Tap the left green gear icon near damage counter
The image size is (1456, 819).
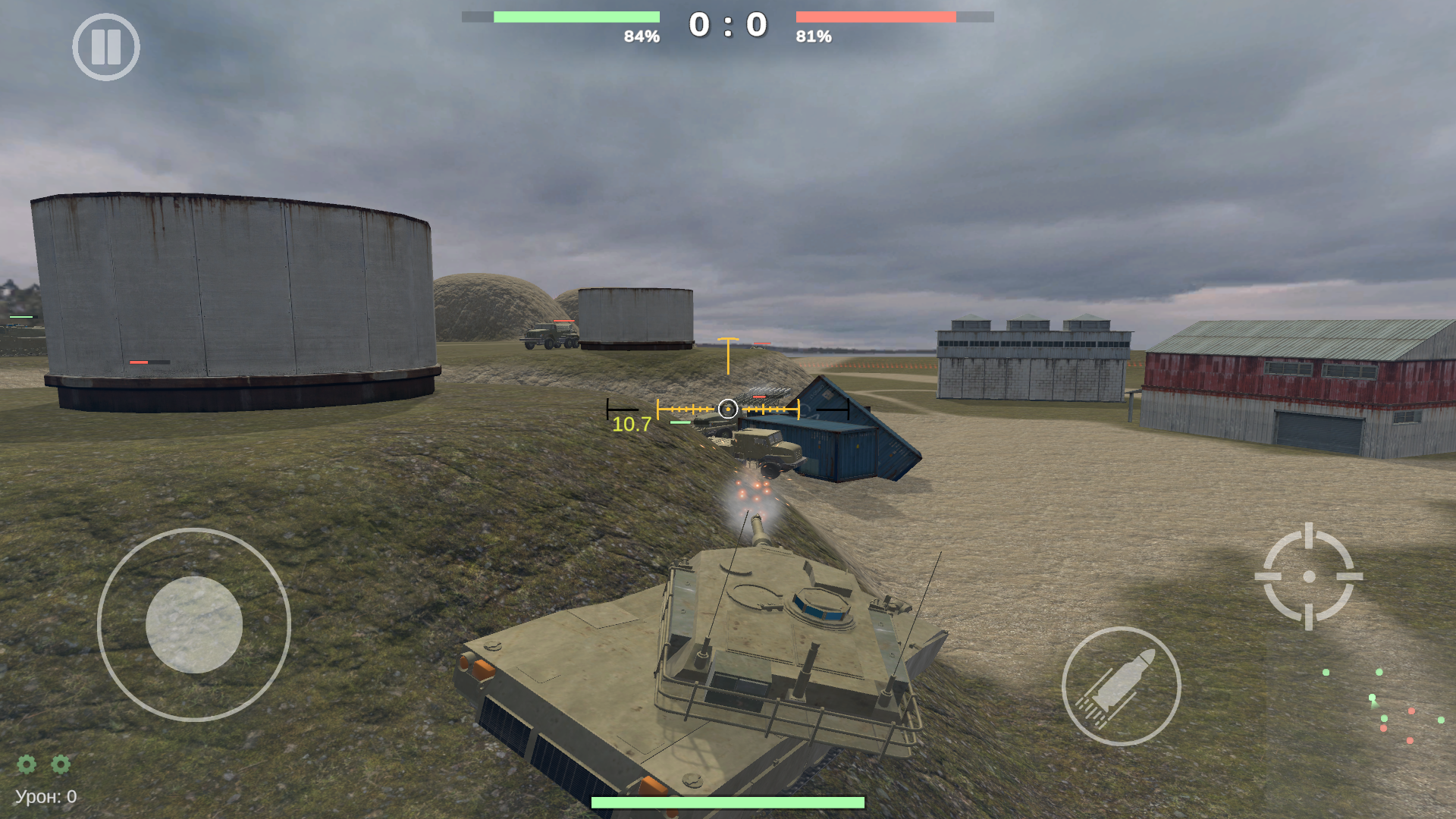tap(27, 765)
